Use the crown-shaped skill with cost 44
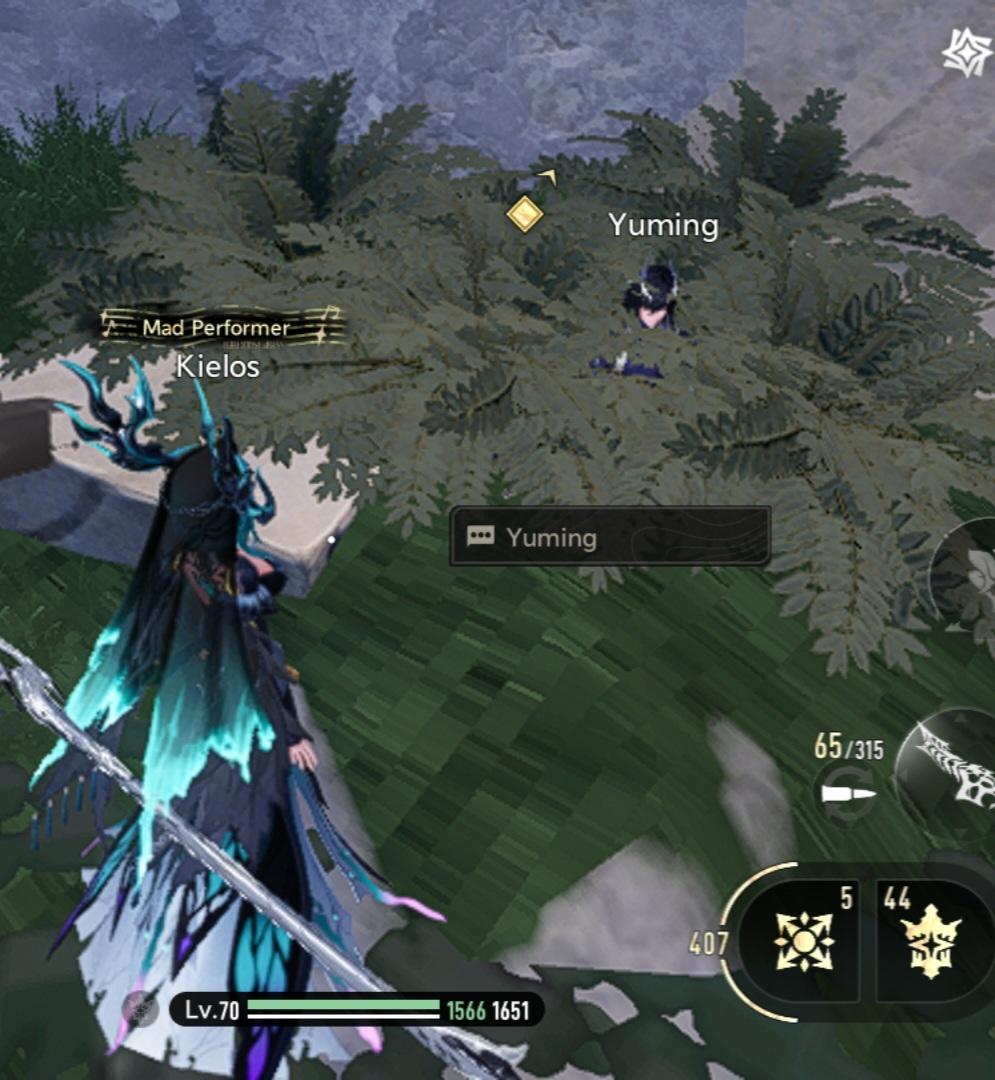 (x=931, y=942)
